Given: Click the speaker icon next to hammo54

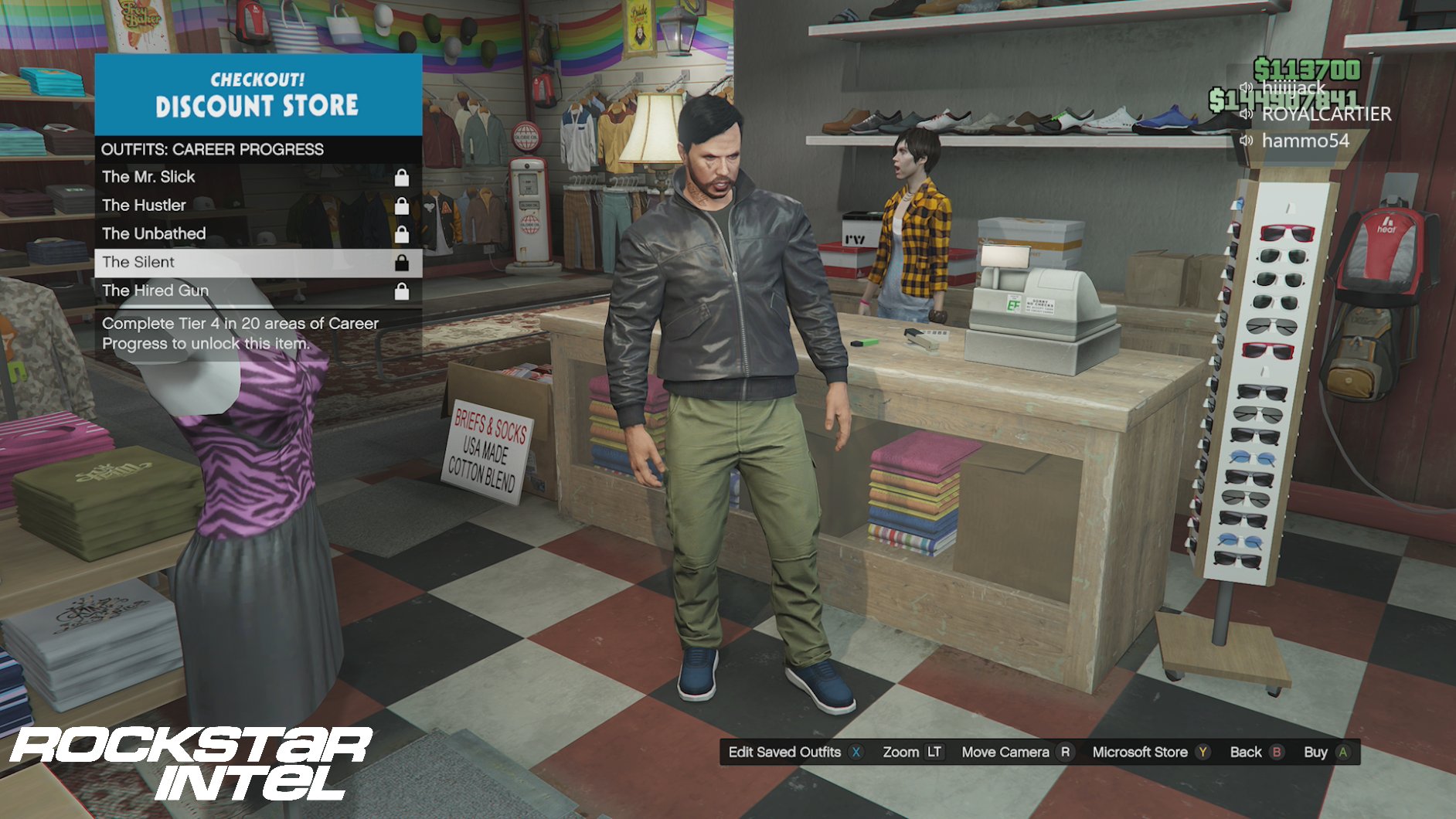Looking at the screenshot, I should click(1247, 141).
